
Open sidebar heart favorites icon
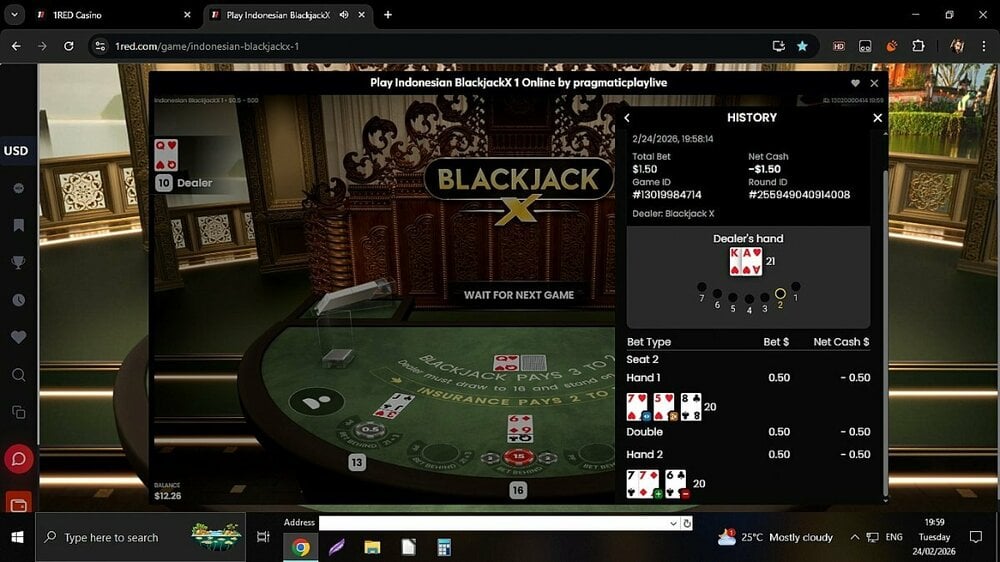click(x=18, y=338)
